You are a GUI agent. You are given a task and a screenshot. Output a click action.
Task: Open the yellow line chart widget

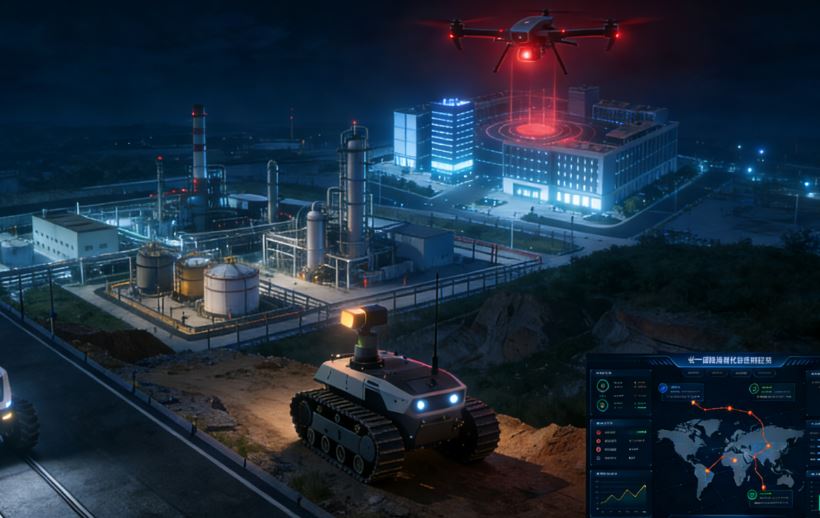[621, 492]
